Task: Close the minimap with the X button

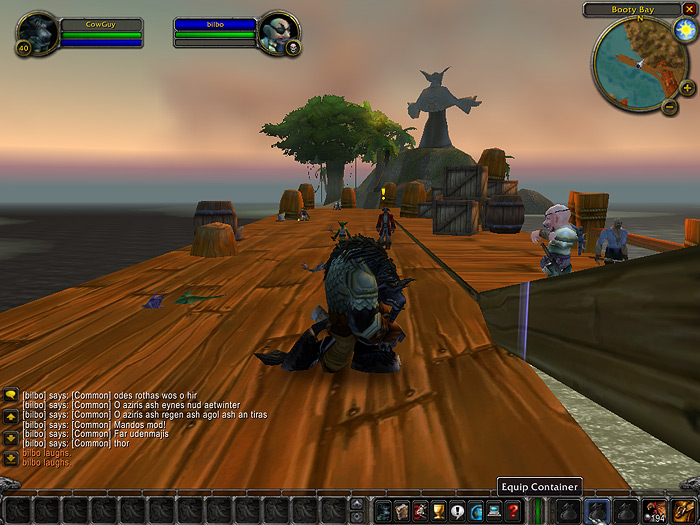Action: pyautogui.click(x=689, y=9)
